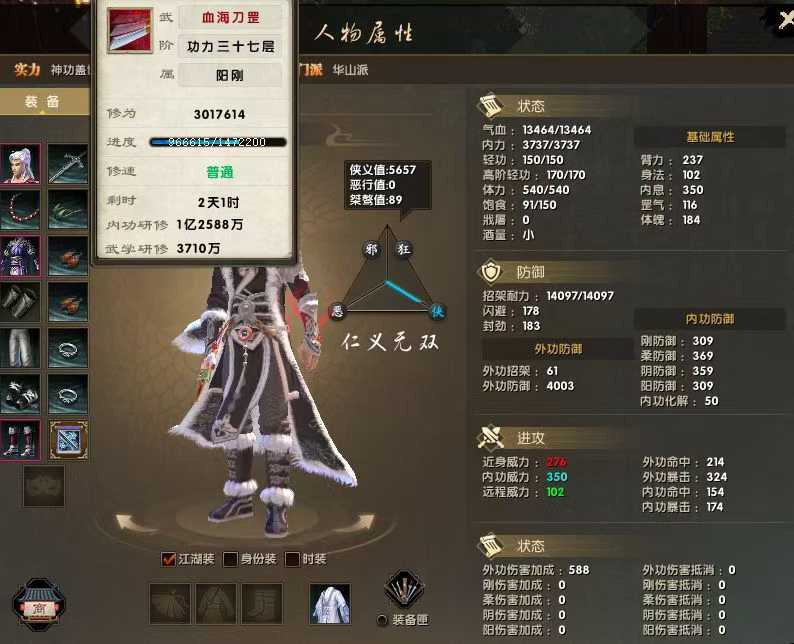Toggle the 江湖装 checkbox
Viewport: 794px width, 644px height.
point(169,559)
